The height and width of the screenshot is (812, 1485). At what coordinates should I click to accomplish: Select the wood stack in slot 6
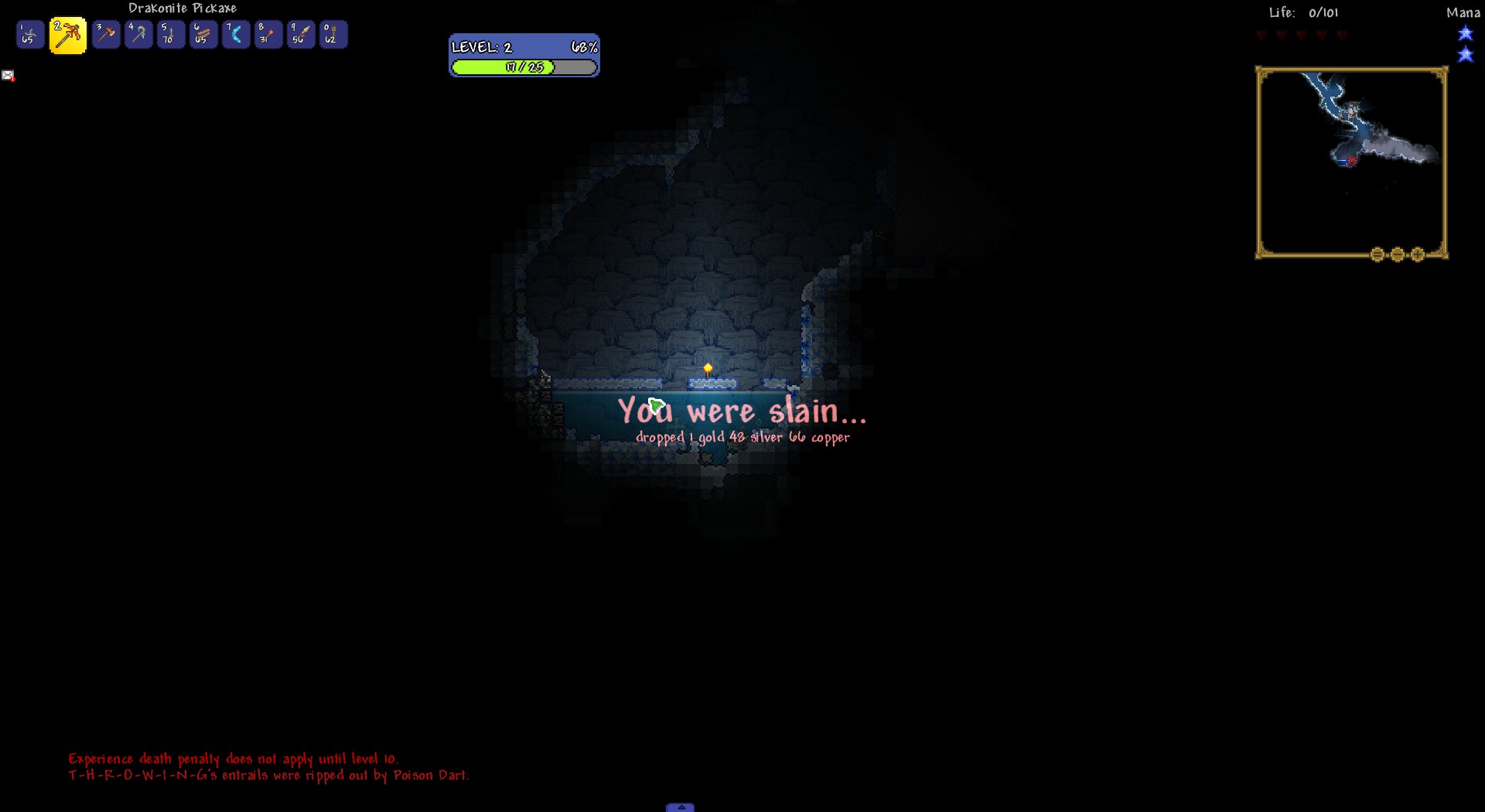tap(203, 34)
